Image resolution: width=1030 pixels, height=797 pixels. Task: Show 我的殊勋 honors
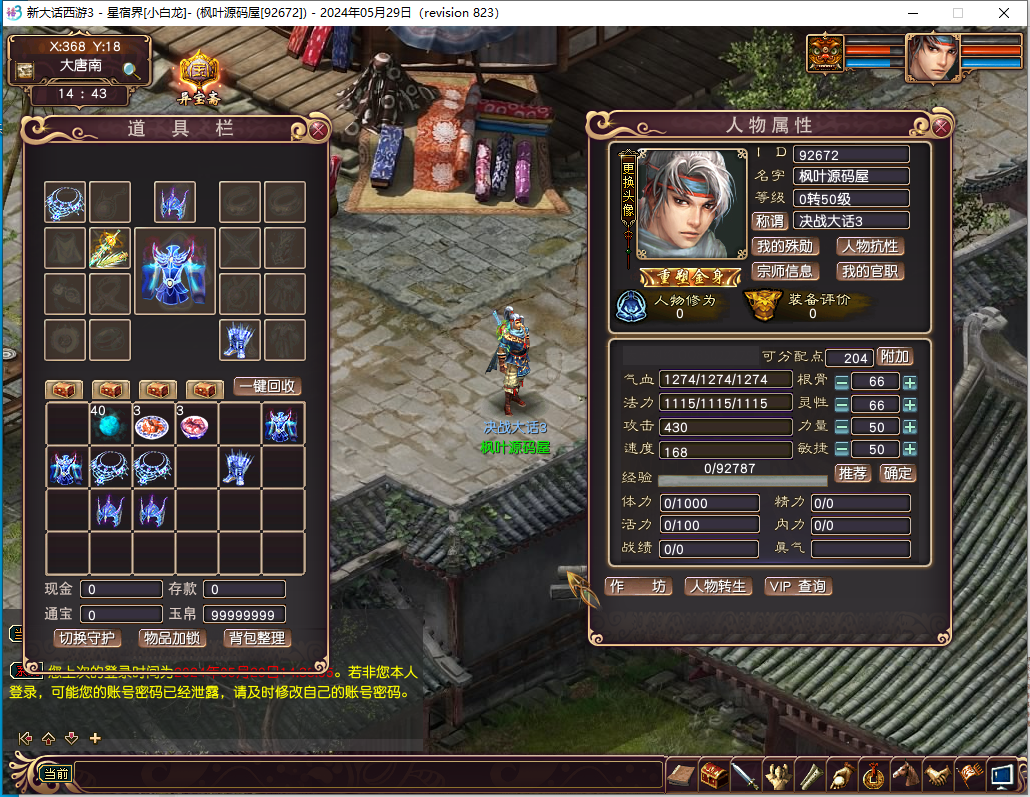(785, 246)
